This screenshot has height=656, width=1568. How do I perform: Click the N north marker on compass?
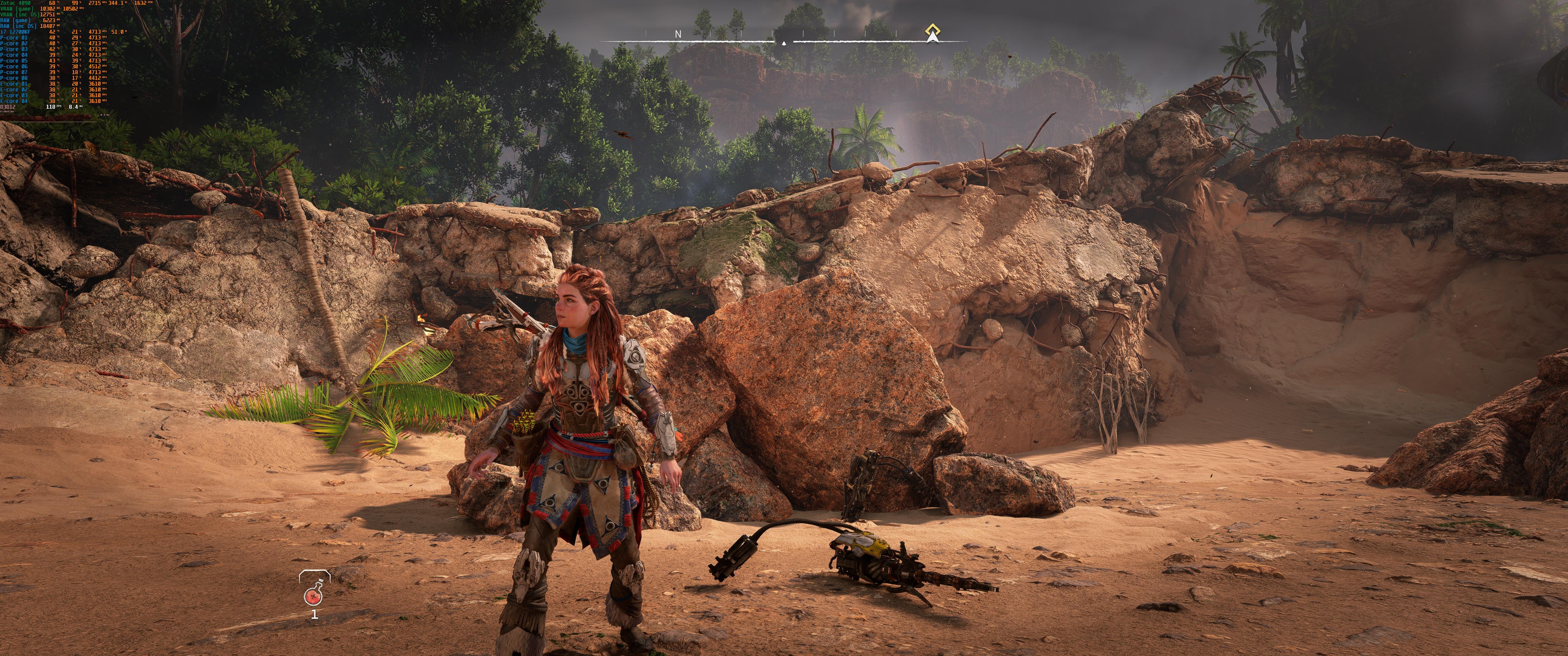[x=678, y=35]
